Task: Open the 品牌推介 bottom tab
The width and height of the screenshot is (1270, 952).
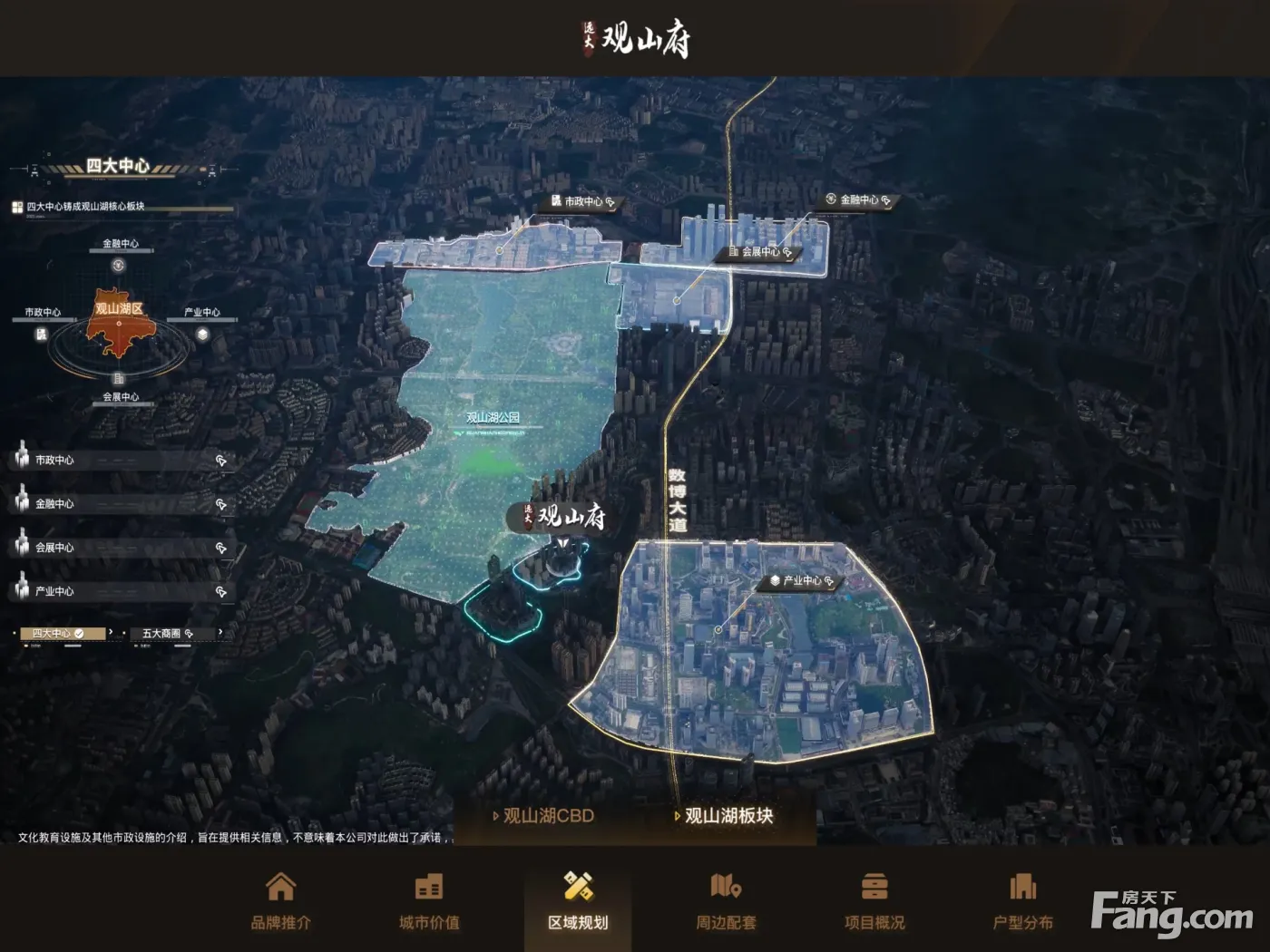Action: click(280, 901)
